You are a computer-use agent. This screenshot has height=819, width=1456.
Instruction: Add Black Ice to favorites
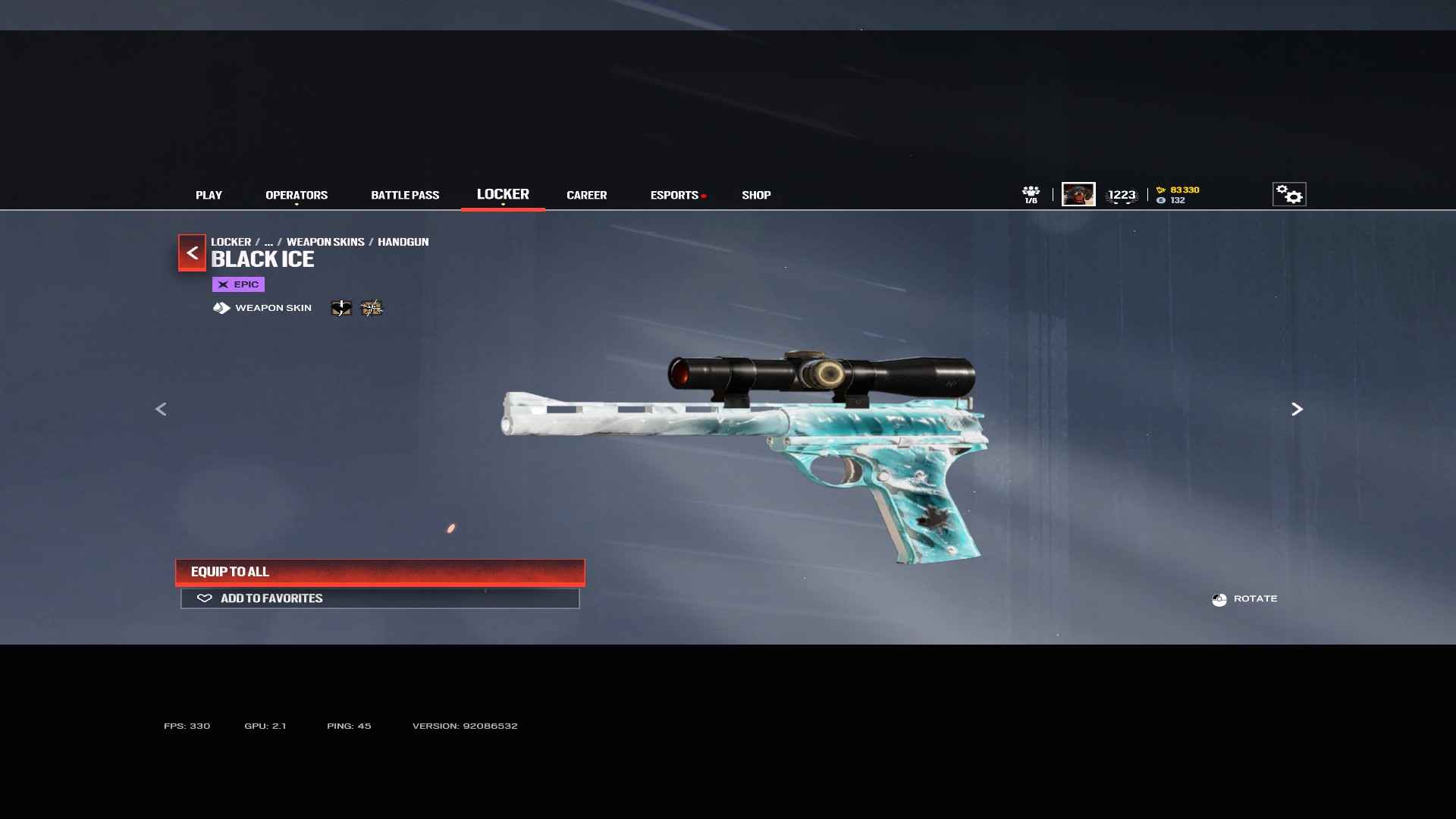click(x=380, y=598)
